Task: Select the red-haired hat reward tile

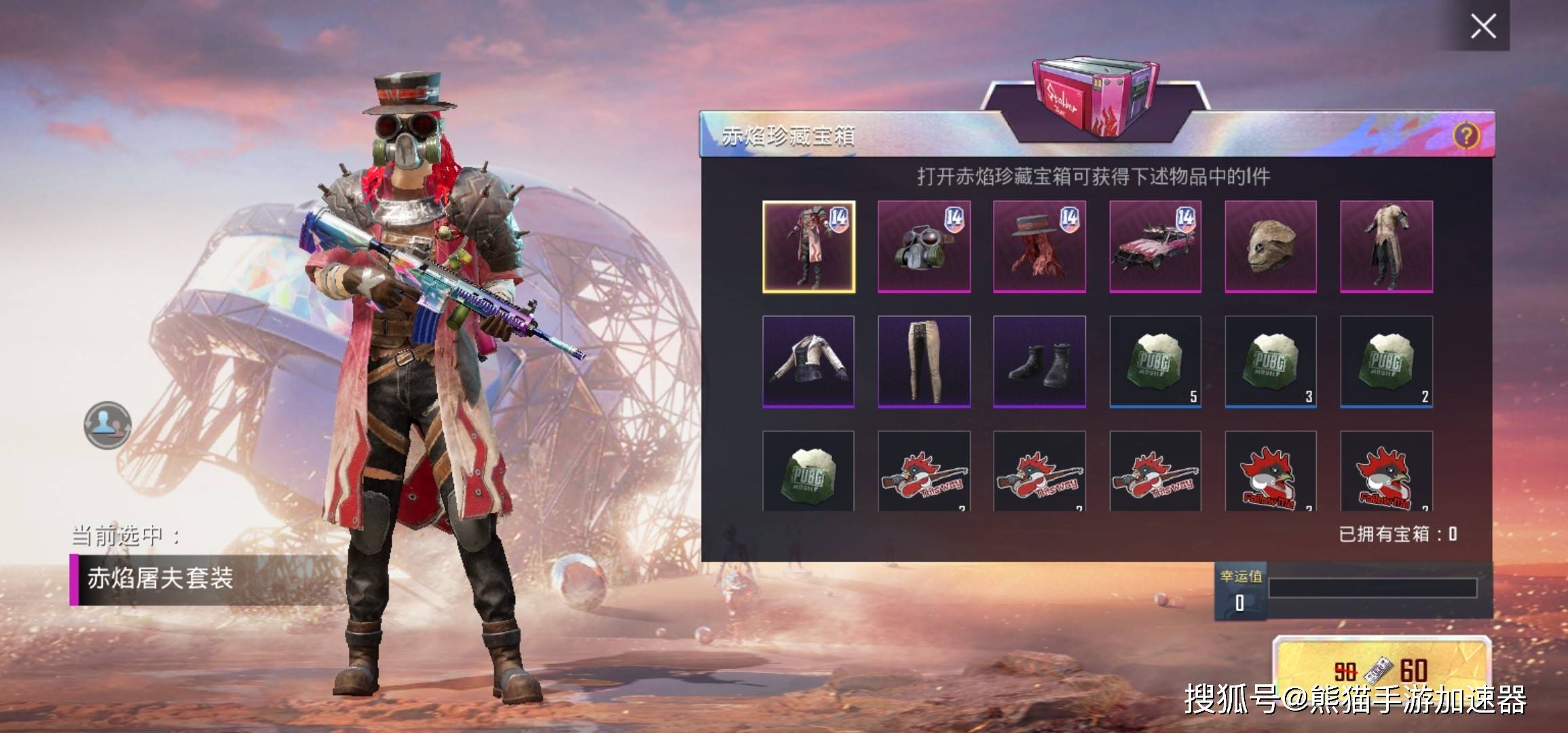Action: tap(1039, 247)
